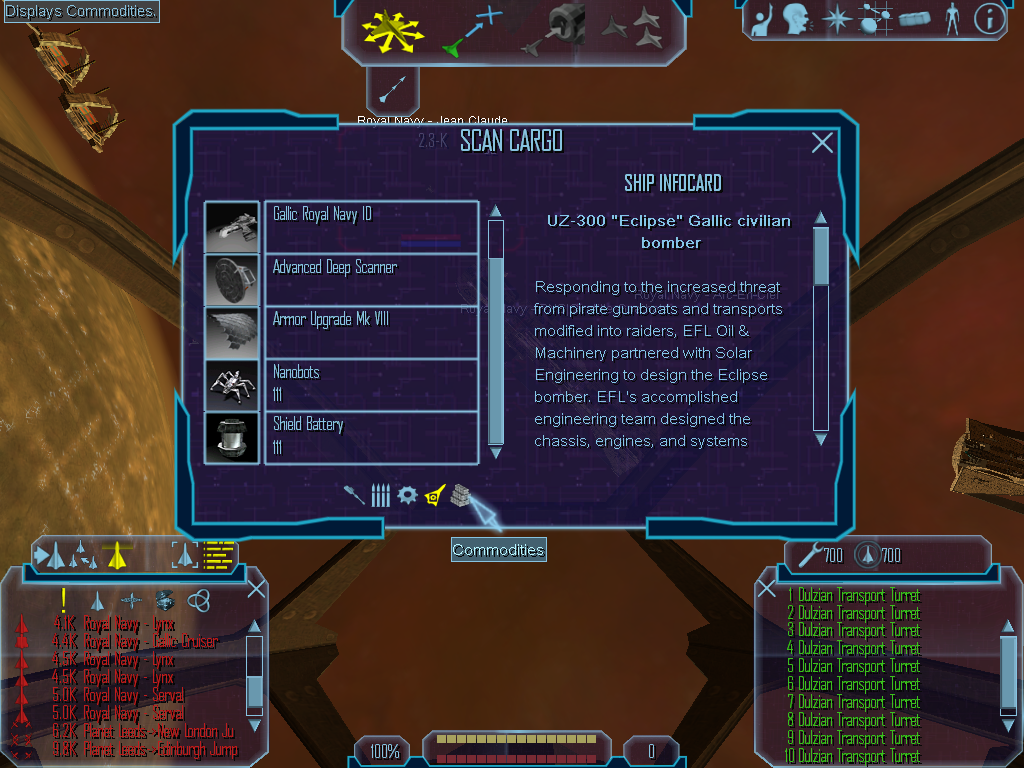Screen dimensions: 1024x768
Task: Use nanobots via the wrench repair icon
Action: [808, 553]
